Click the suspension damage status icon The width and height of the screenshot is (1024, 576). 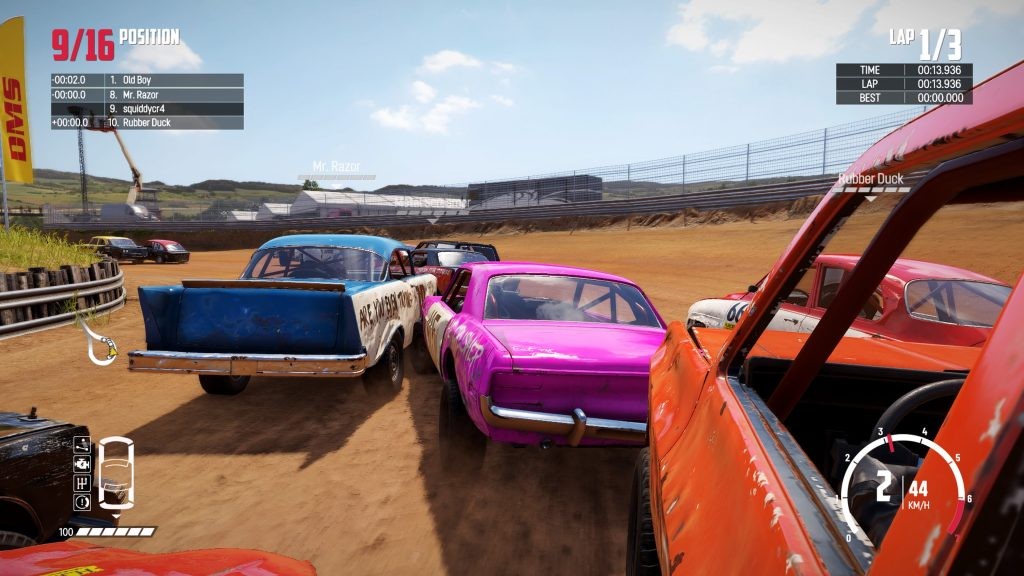click(82, 446)
